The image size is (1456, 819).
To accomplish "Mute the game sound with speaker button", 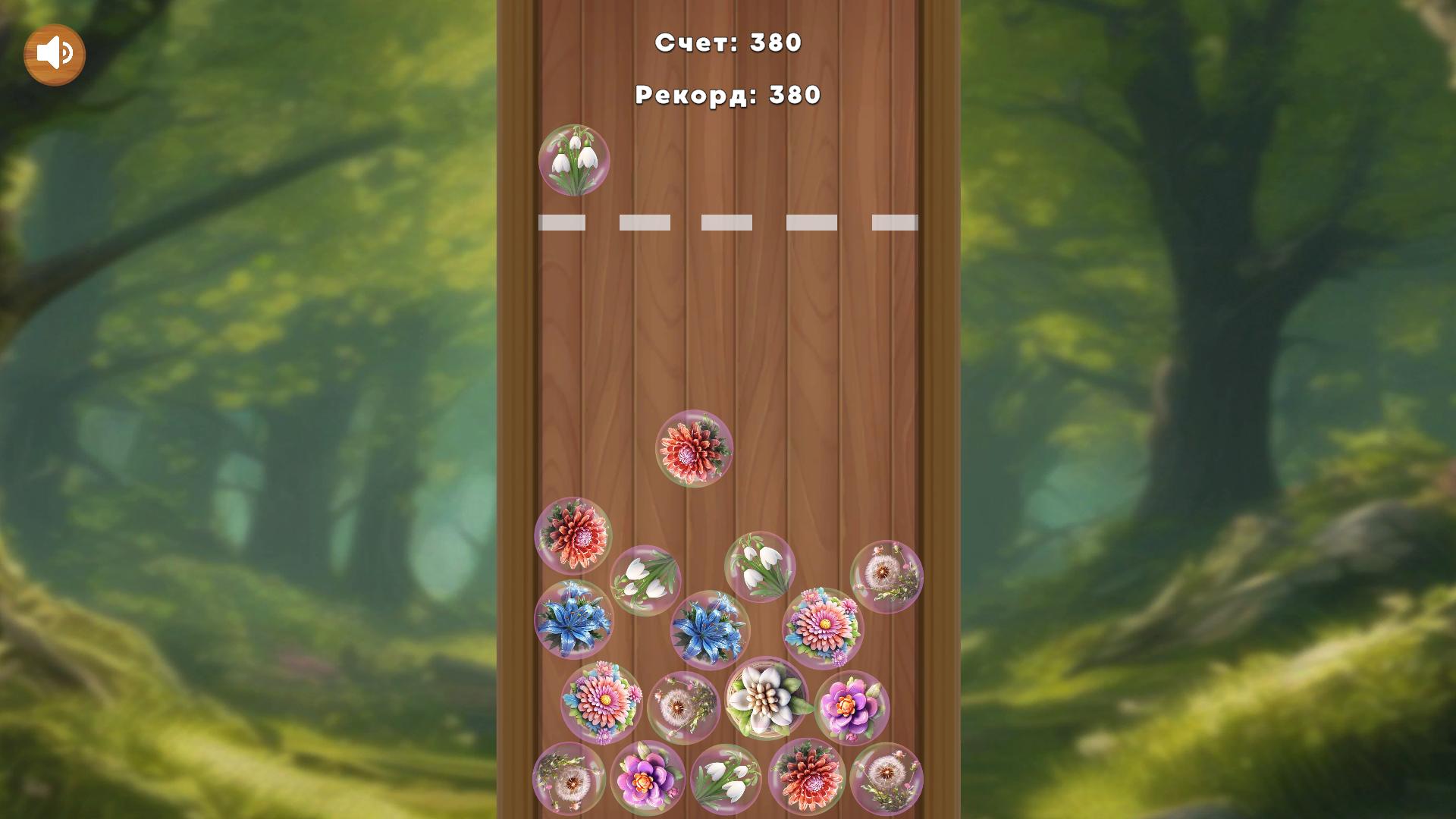I will (x=55, y=53).
